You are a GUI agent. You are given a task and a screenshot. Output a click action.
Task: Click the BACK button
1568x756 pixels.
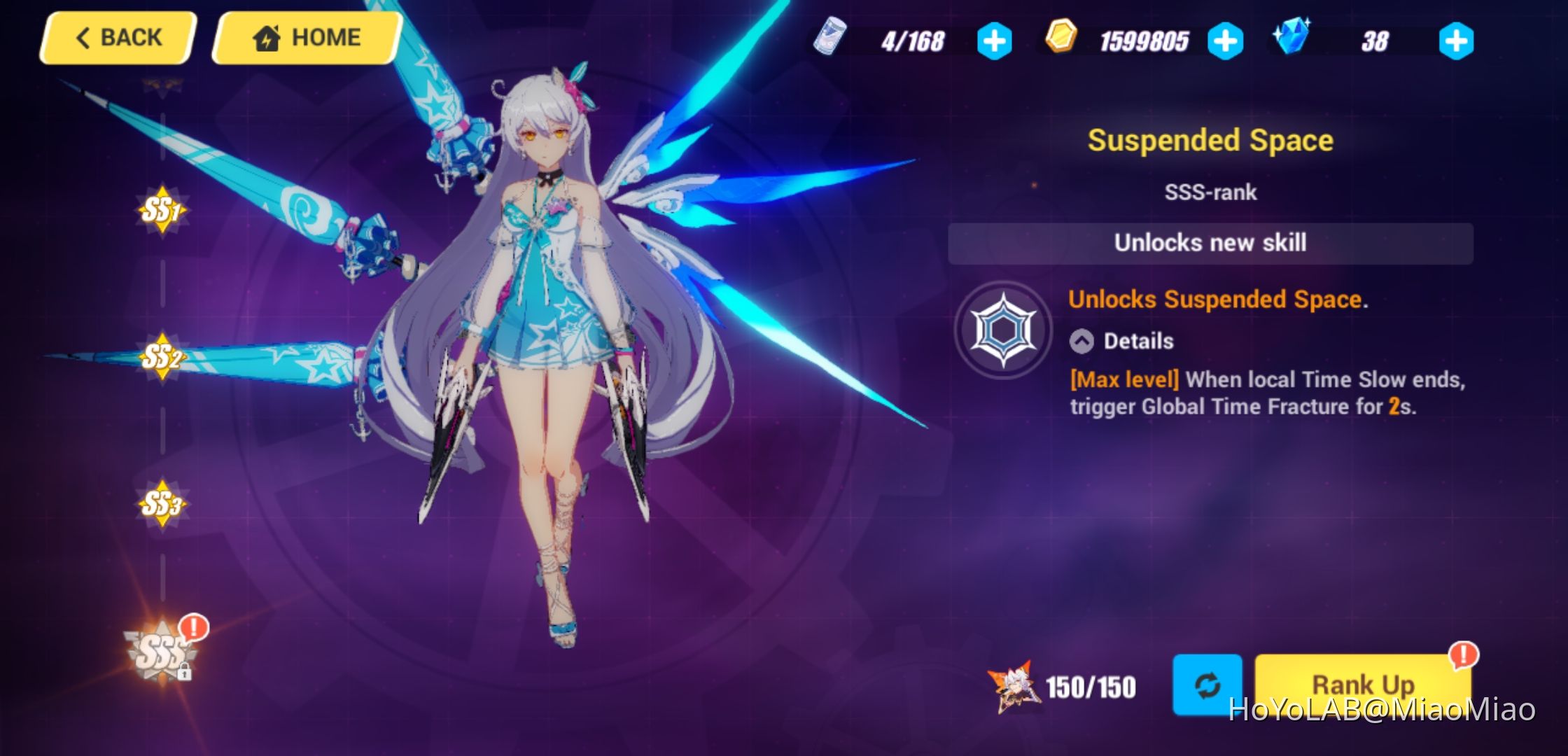click(x=117, y=37)
